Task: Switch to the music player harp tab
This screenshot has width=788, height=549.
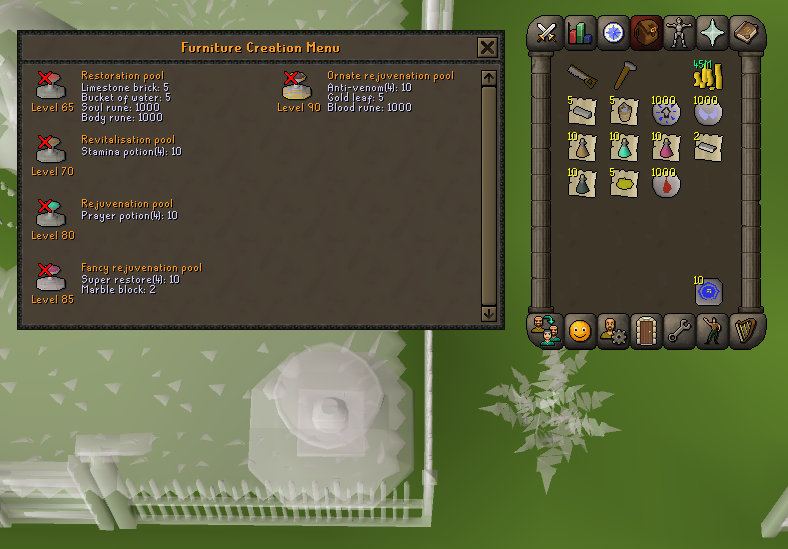Action: pos(745,331)
